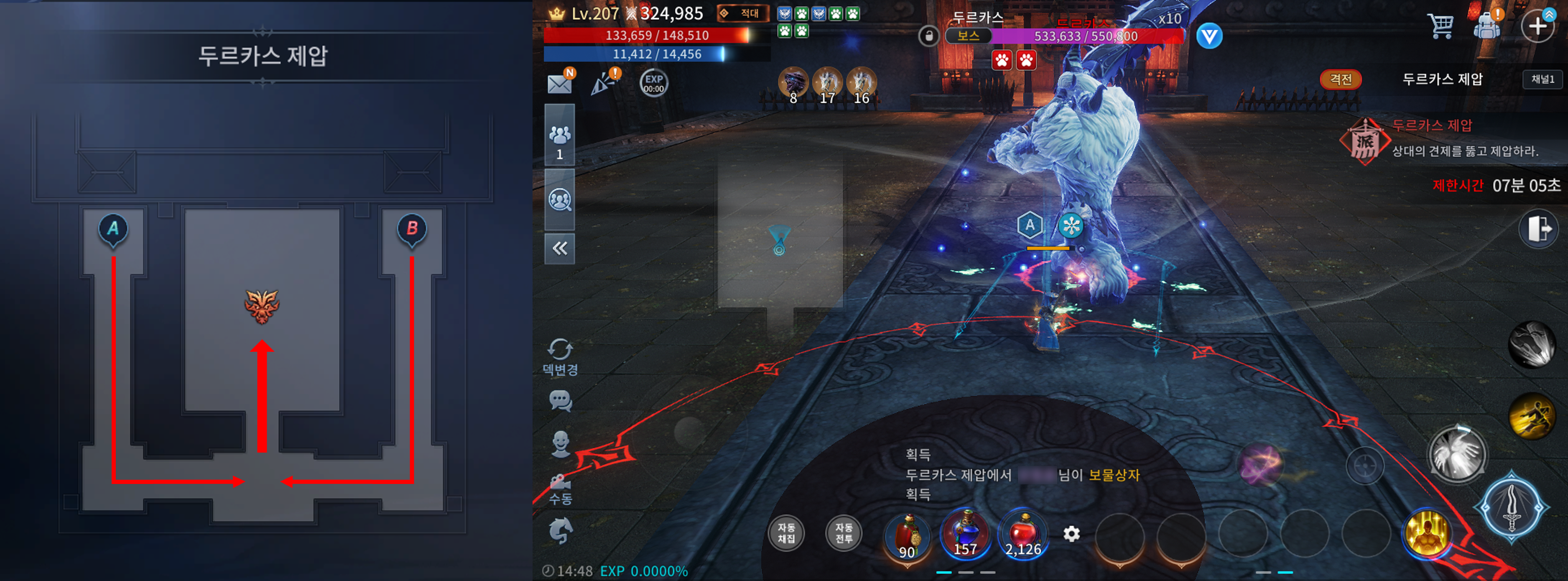Collapse the side panel with double arrows
The width and height of the screenshot is (1568, 581).
point(559,248)
